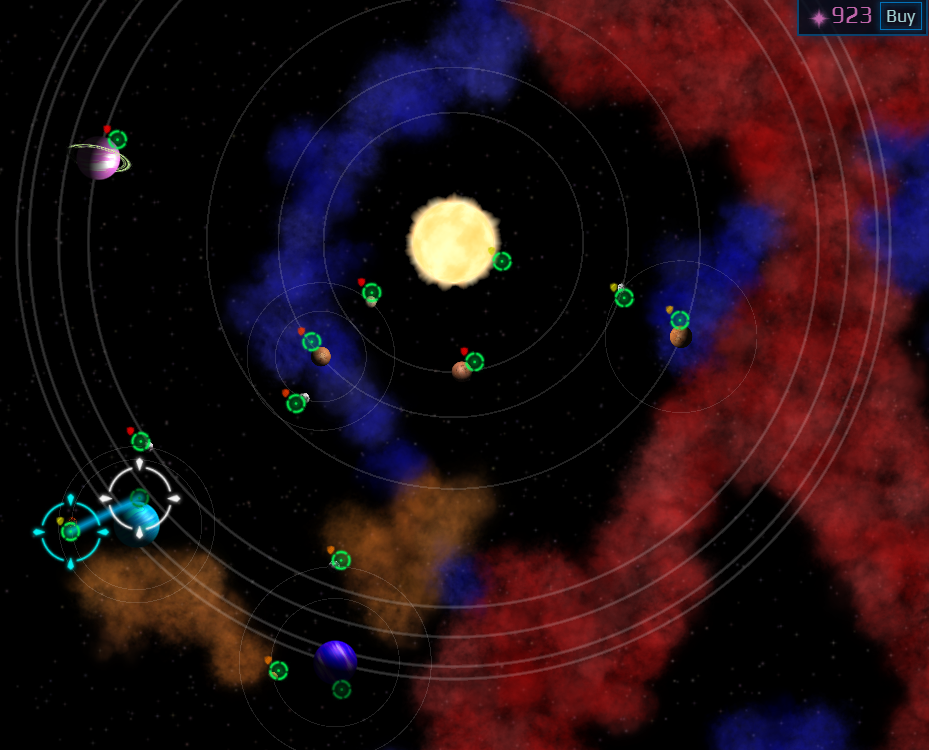Select the green marker below the purple planet

click(x=341, y=689)
